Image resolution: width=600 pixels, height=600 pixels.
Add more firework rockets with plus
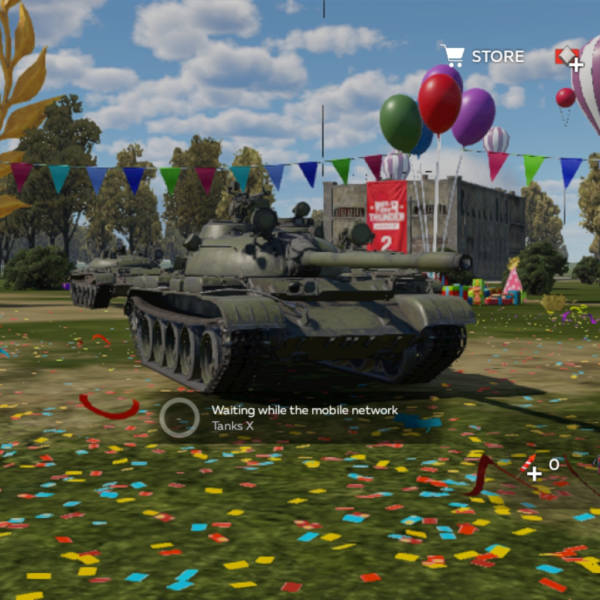535,472
